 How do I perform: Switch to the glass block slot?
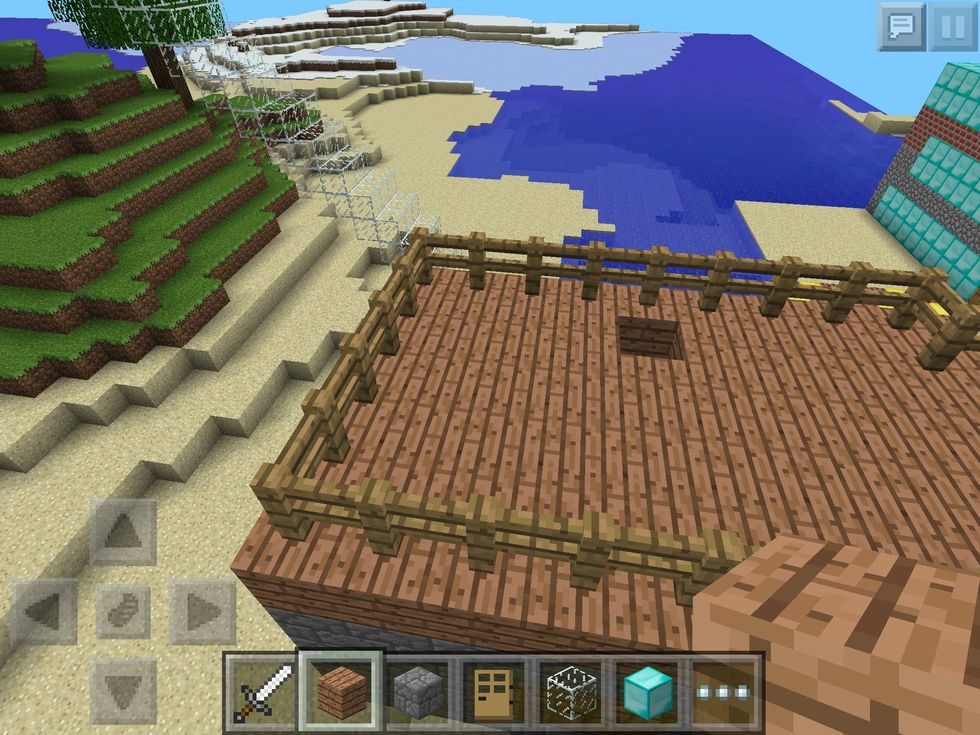[571, 691]
